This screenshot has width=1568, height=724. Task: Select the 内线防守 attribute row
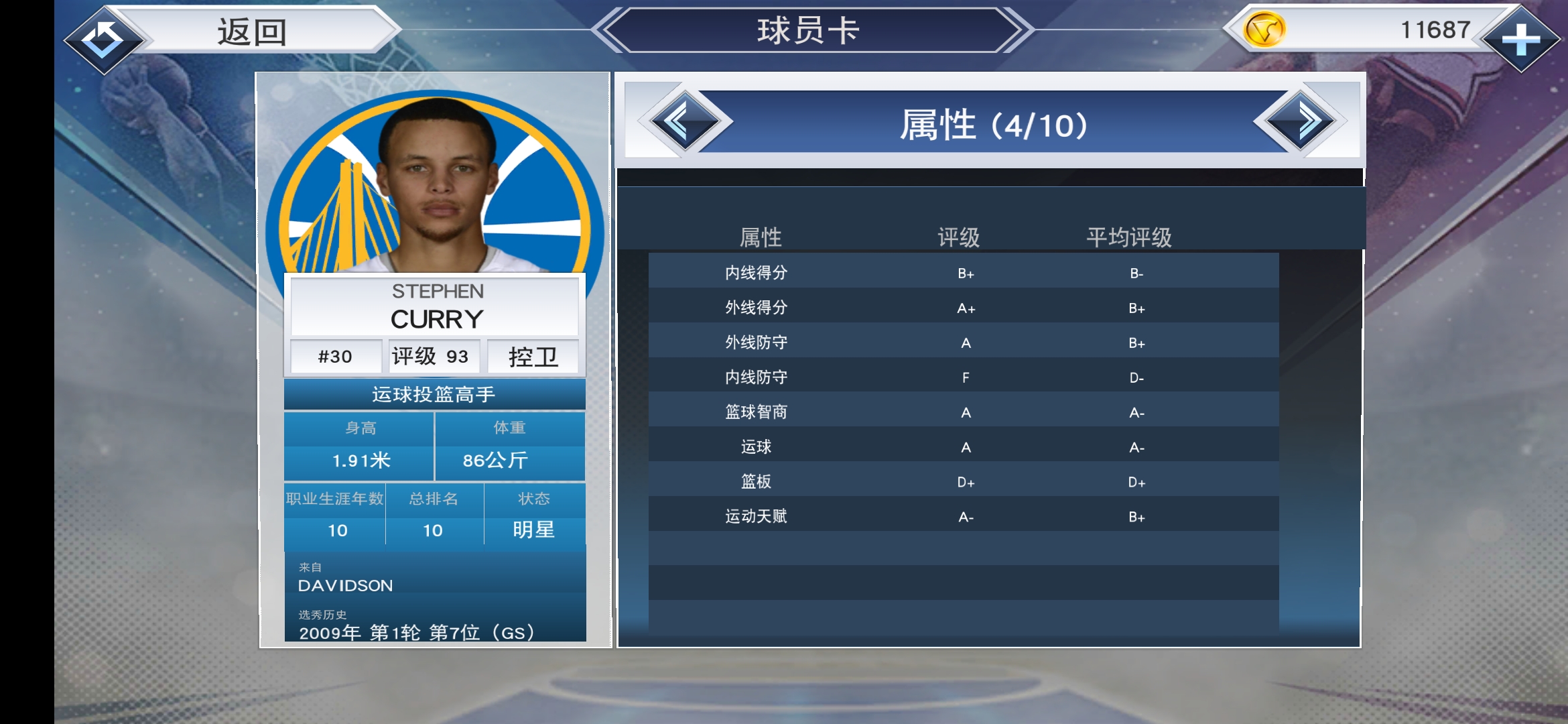tap(963, 377)
